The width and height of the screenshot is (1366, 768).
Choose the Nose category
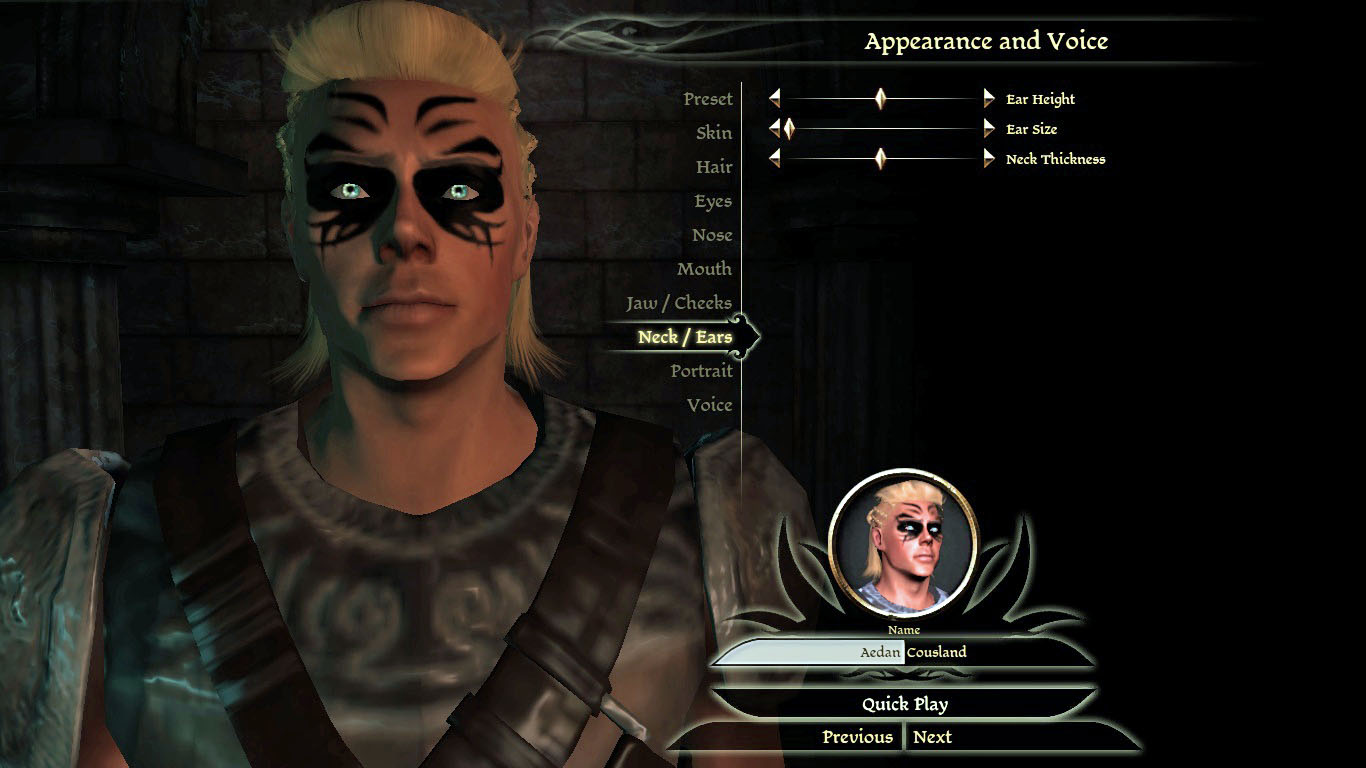(711, 235)
